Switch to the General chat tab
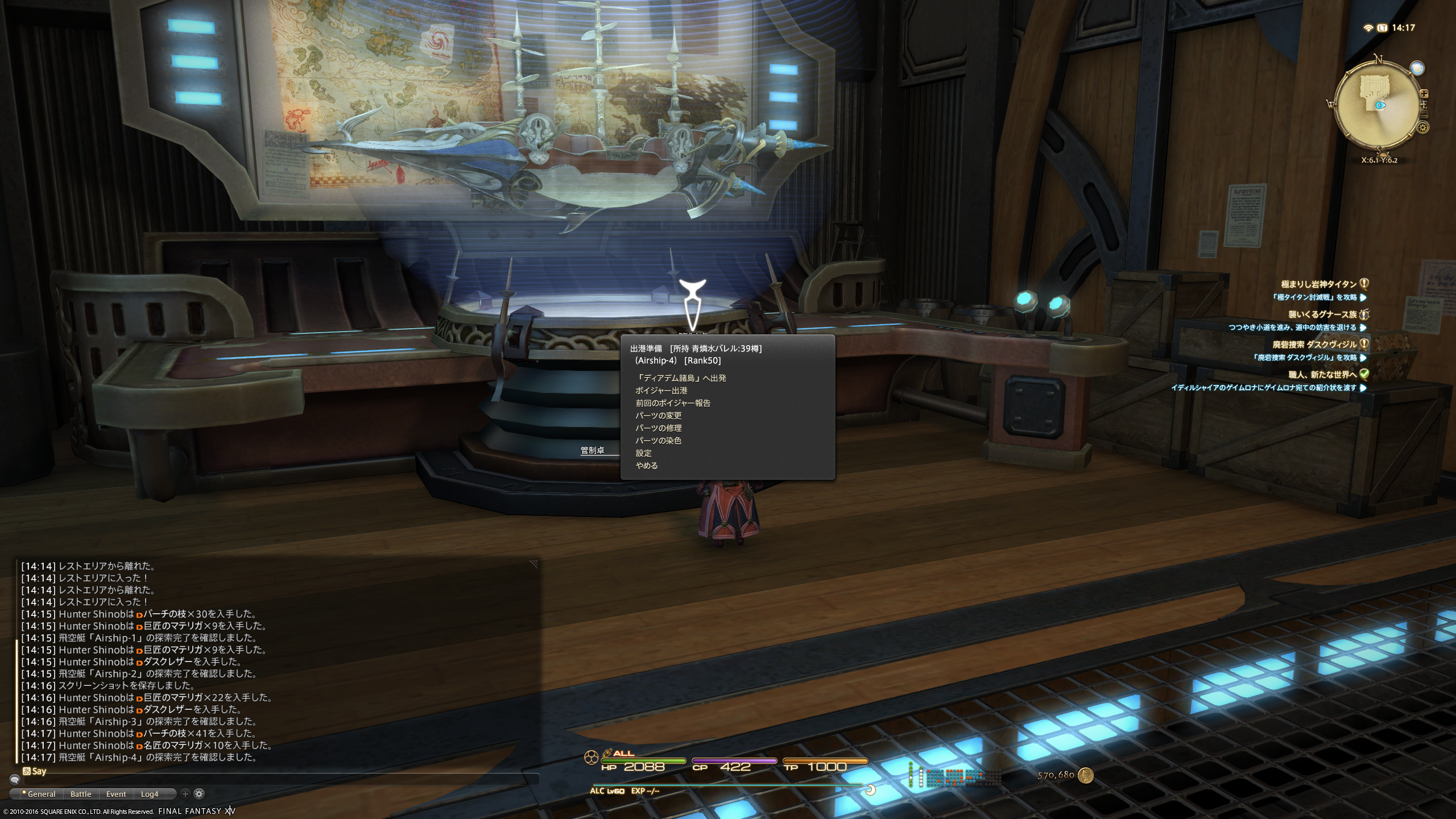1456x819 pixels. [x=39, y=794]
